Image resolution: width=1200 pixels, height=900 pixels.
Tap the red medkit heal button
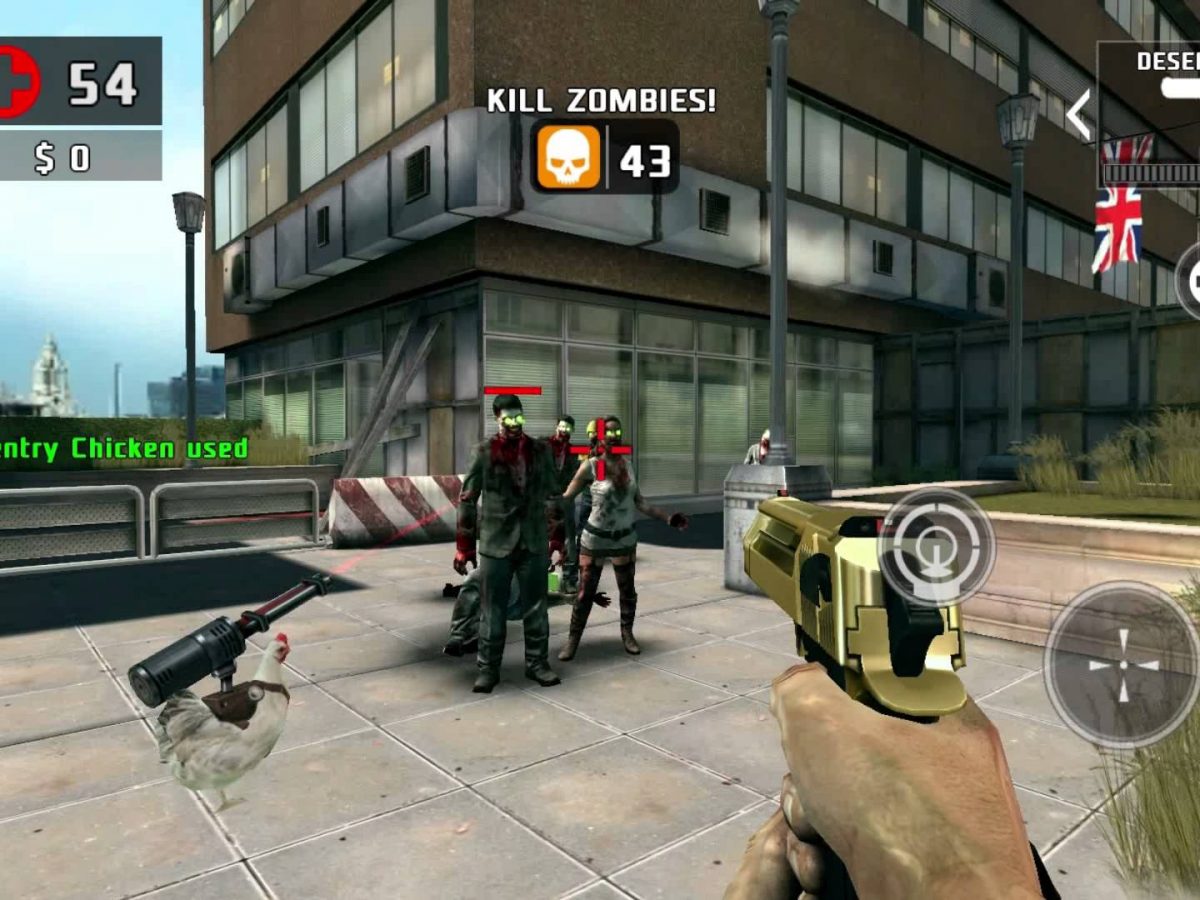pos(17,82)
